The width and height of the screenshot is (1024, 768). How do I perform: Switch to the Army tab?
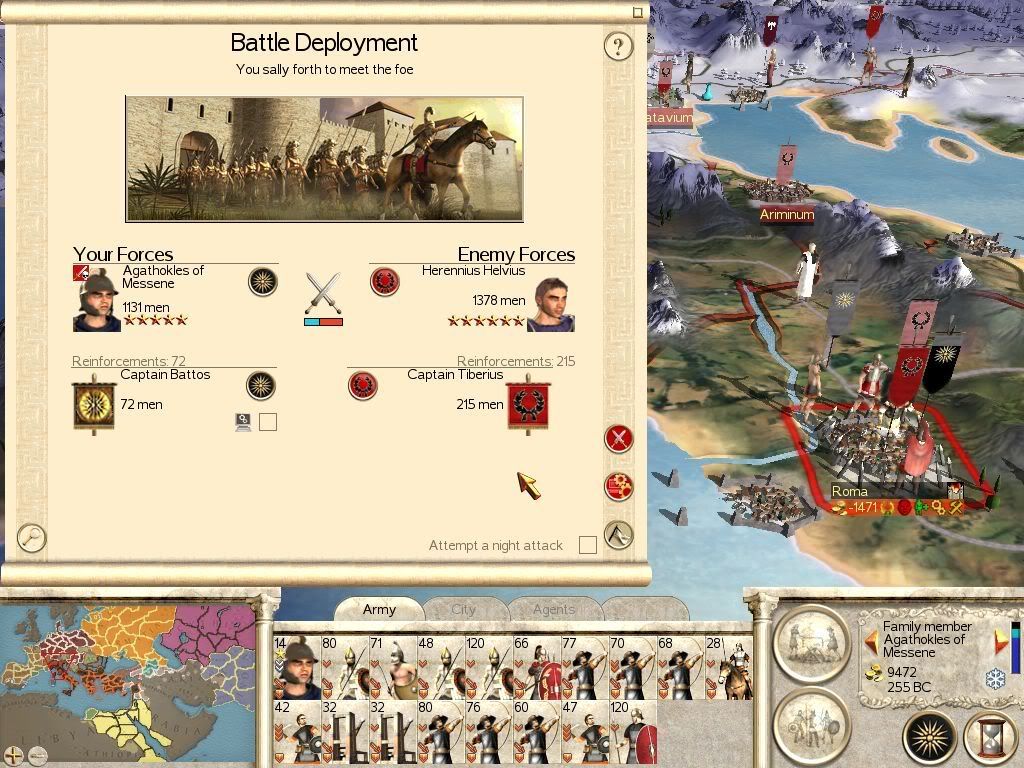click(379, 609)
